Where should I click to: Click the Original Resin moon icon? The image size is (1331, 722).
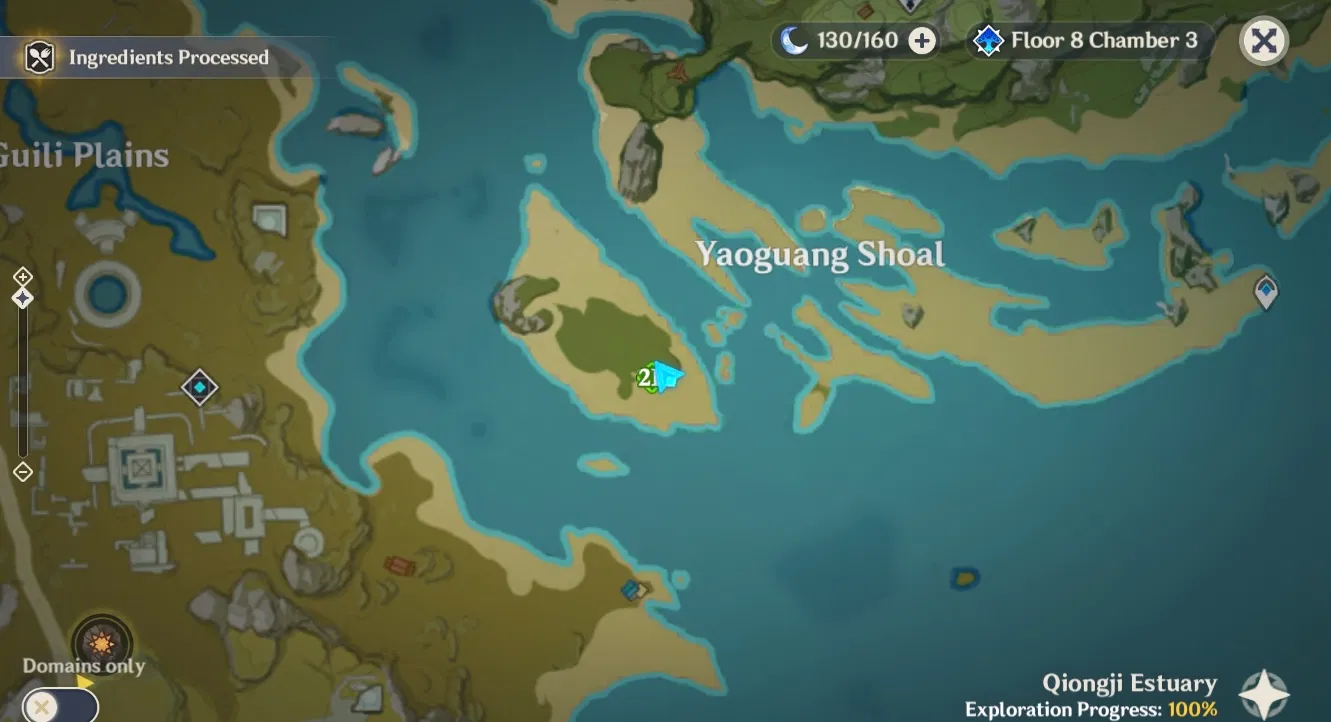click(x=795, y=41)
